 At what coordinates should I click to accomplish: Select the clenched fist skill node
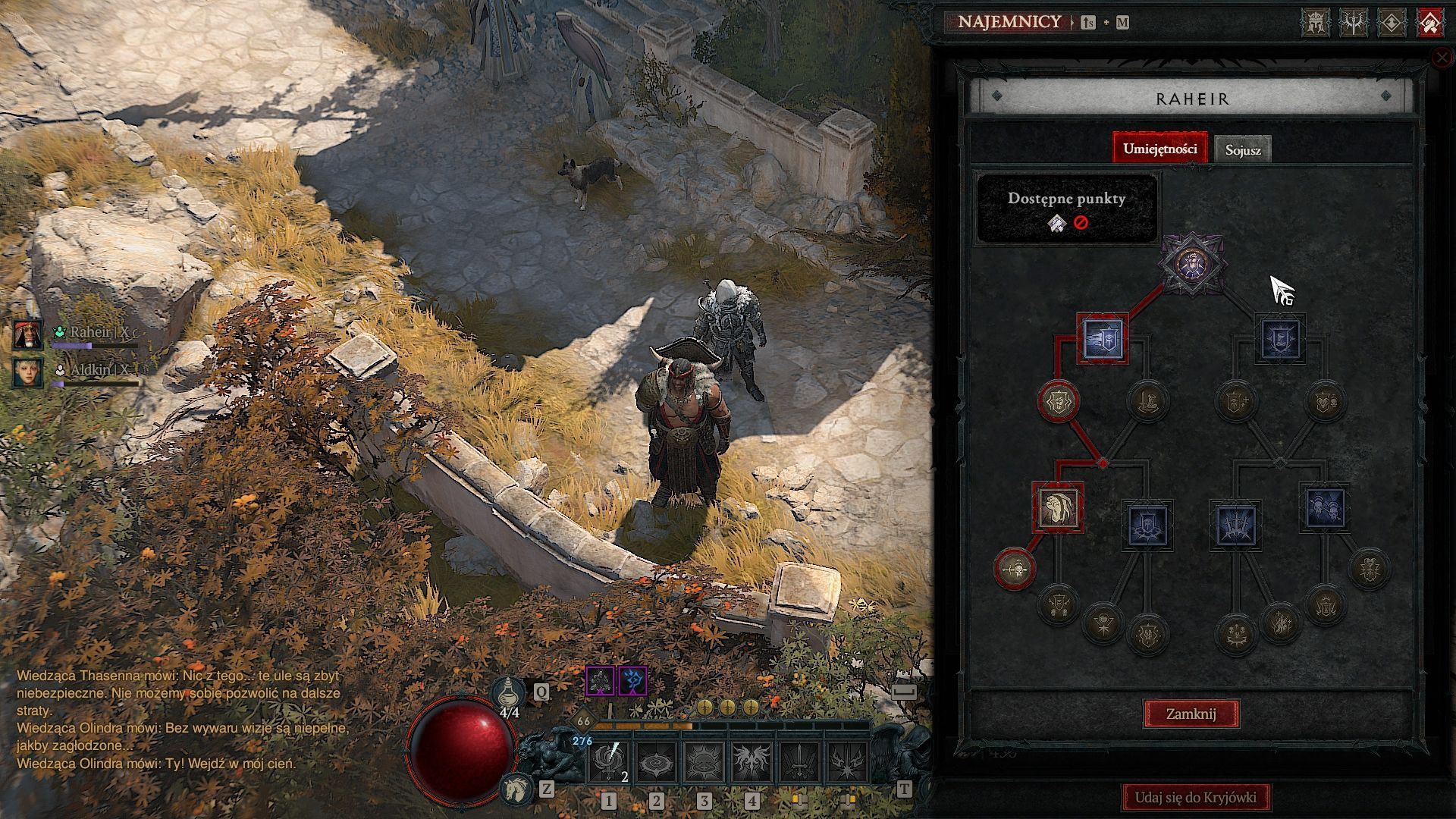[x=1058, y=507]
